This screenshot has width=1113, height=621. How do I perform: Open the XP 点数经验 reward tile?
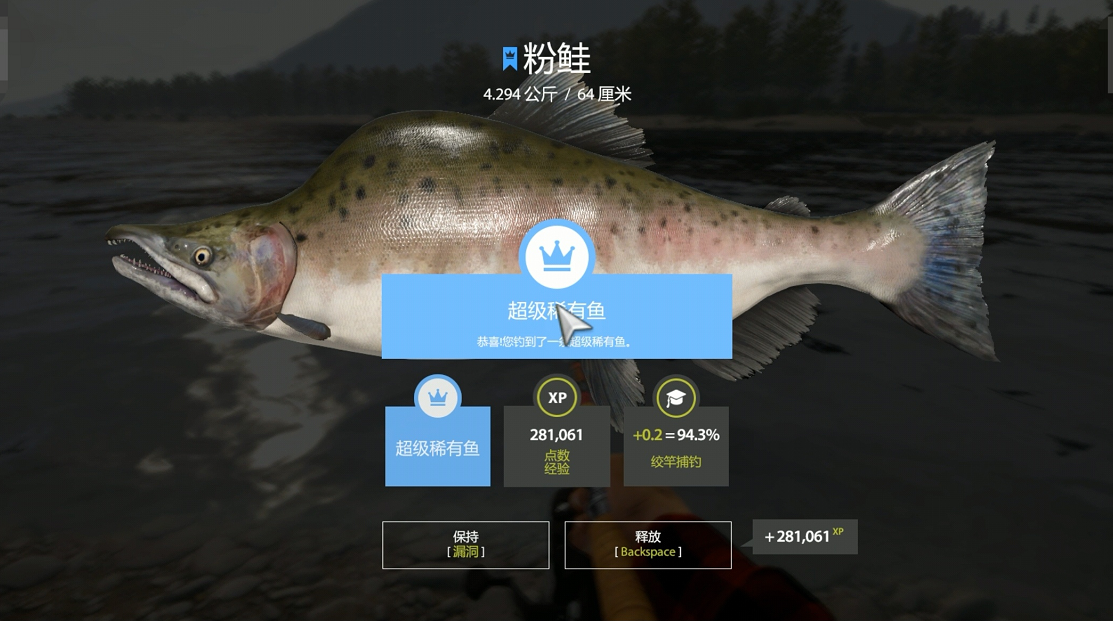point(557,446)
